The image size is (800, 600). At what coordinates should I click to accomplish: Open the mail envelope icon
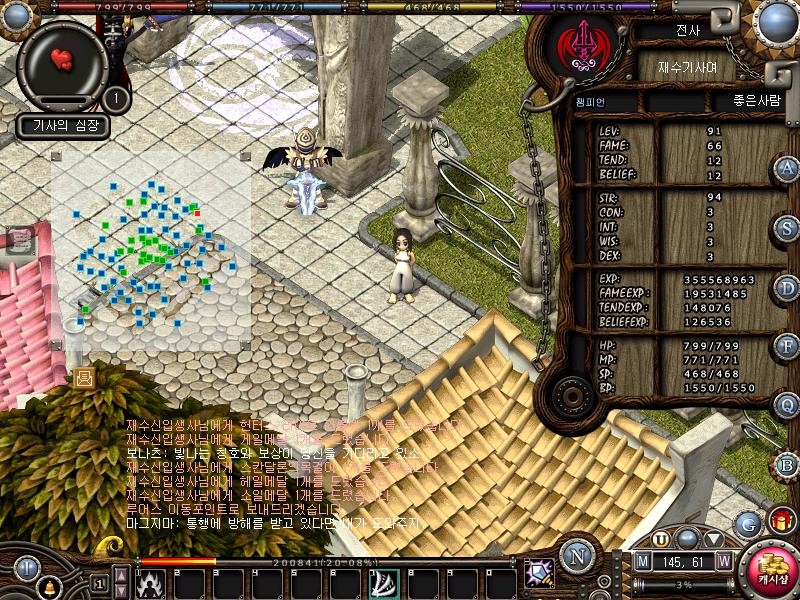(x=83, y=377)
